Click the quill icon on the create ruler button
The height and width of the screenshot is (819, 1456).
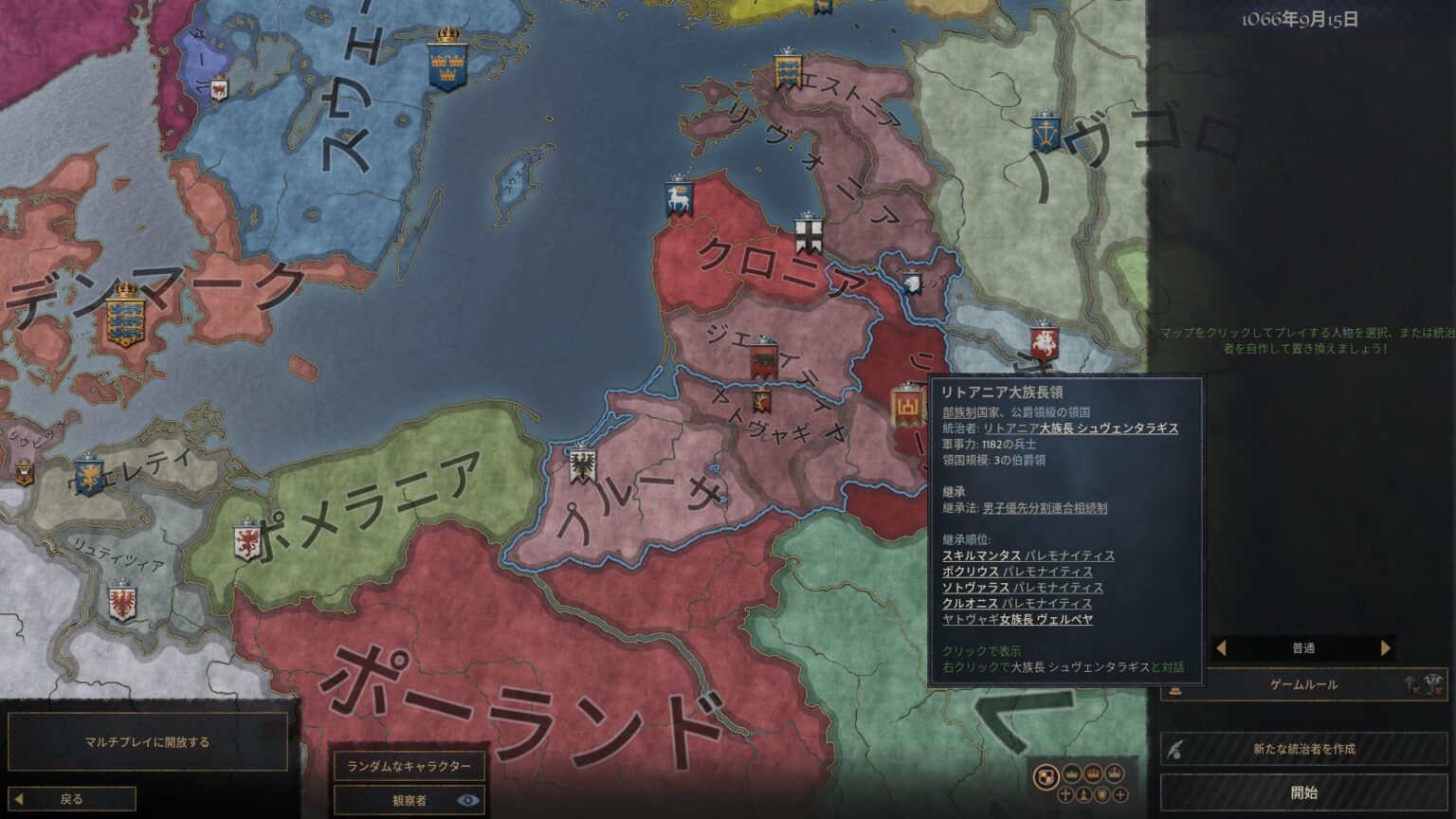click(x=1175, y=748)
